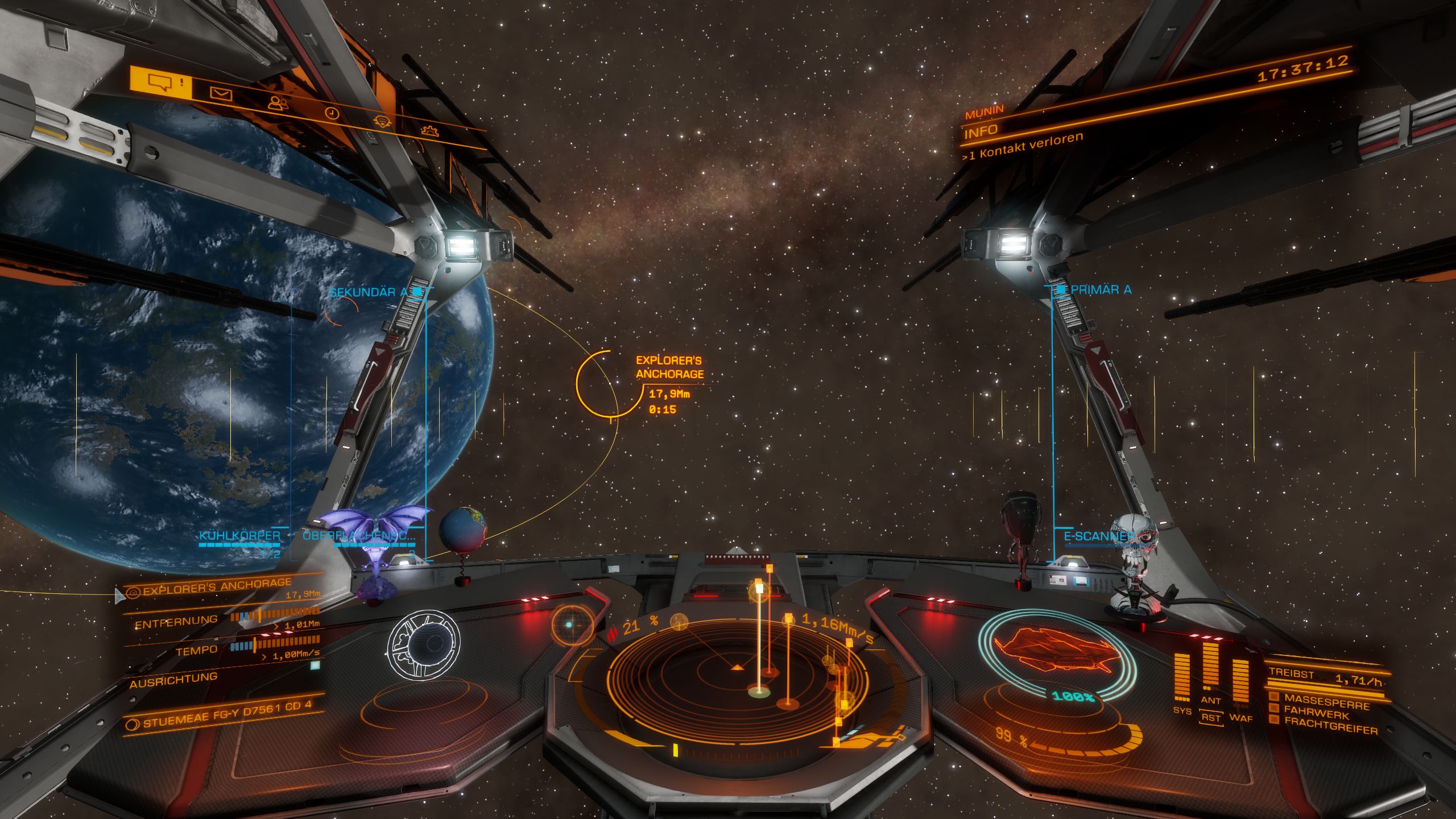Screen dimensions: 1456x819
Task: Open the friends and contacts tab
Action: (x=278, y=103)
